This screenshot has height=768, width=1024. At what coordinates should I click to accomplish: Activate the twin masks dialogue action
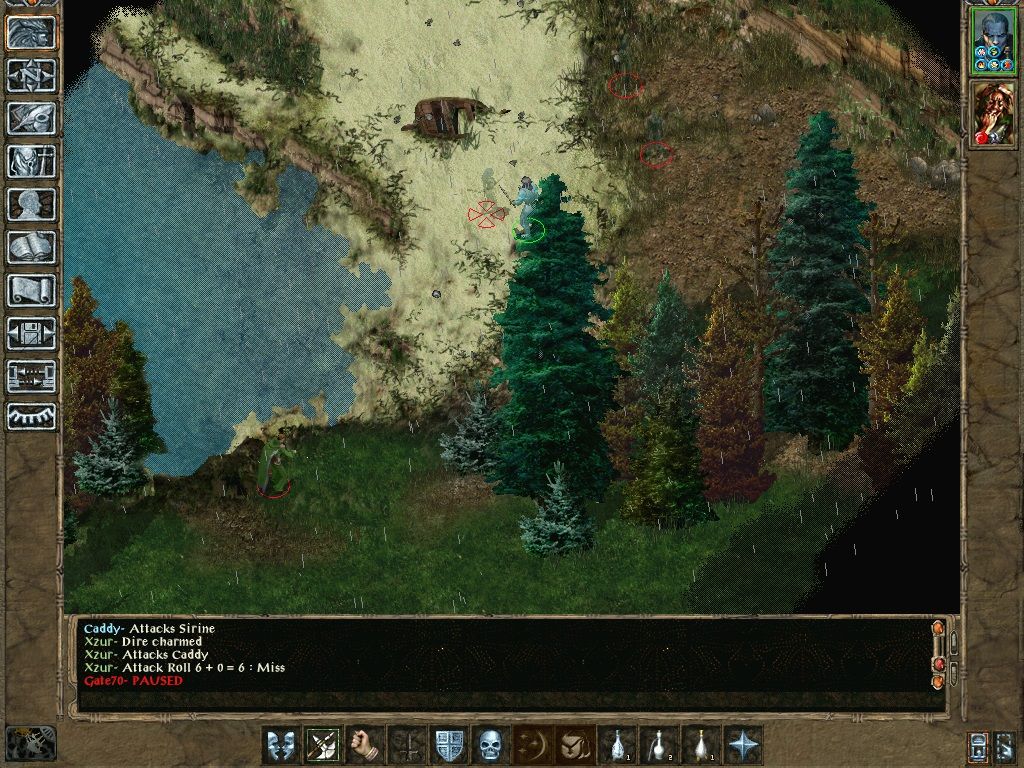(281, 745)
